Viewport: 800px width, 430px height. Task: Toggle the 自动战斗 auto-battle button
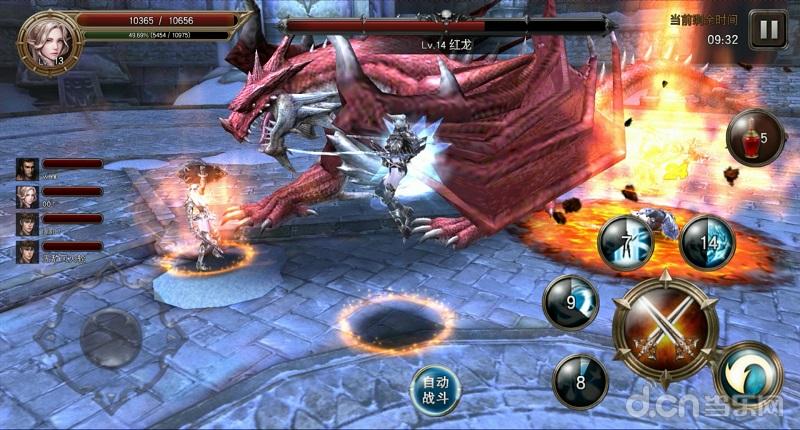(x=436, y=390)
